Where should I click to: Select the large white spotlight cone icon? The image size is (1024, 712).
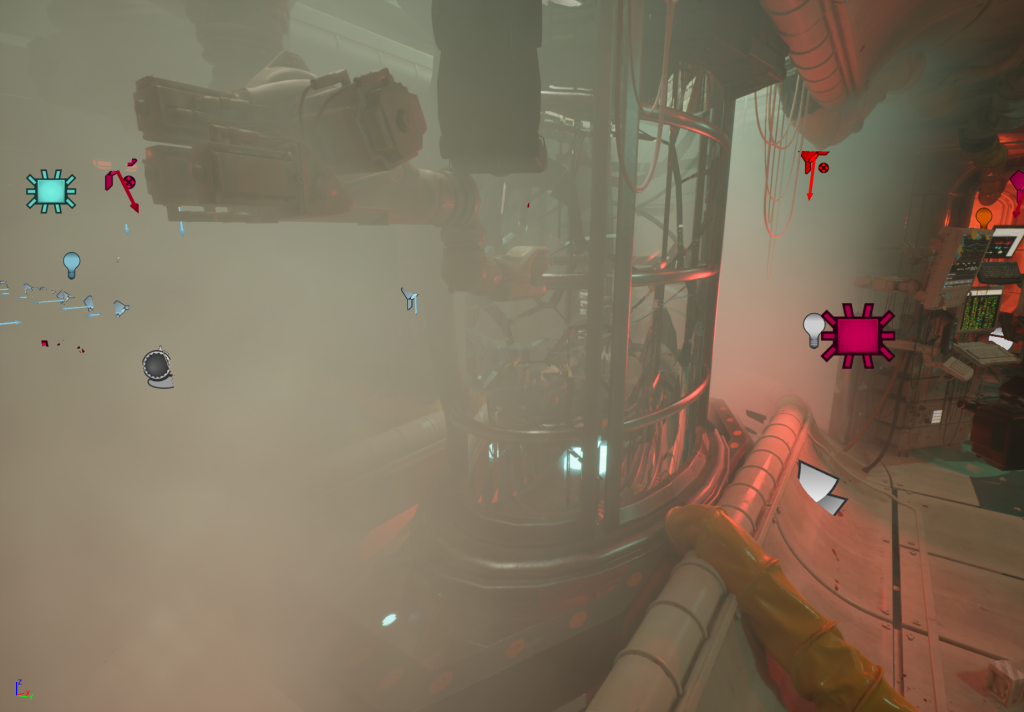point(820,488)
